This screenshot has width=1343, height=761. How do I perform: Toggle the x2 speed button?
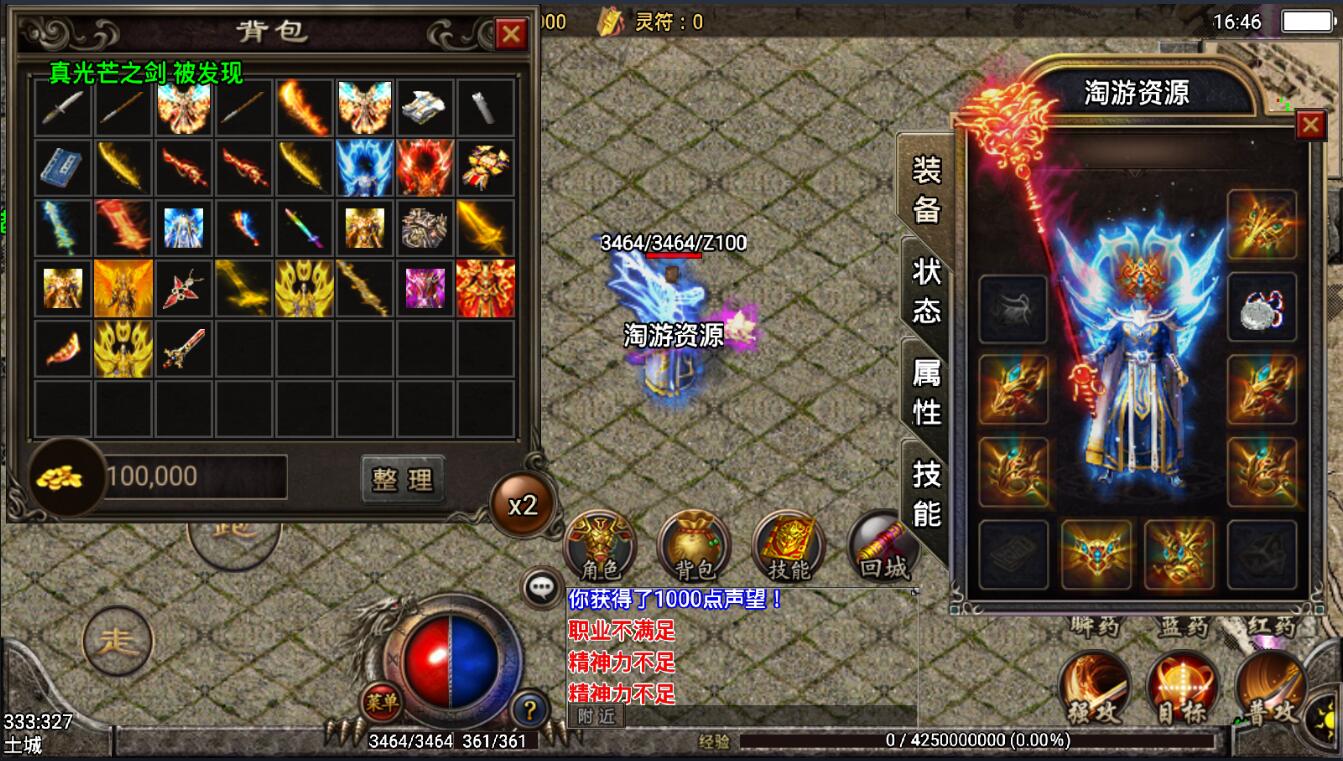pyautogui.click(x=523, y=505)
